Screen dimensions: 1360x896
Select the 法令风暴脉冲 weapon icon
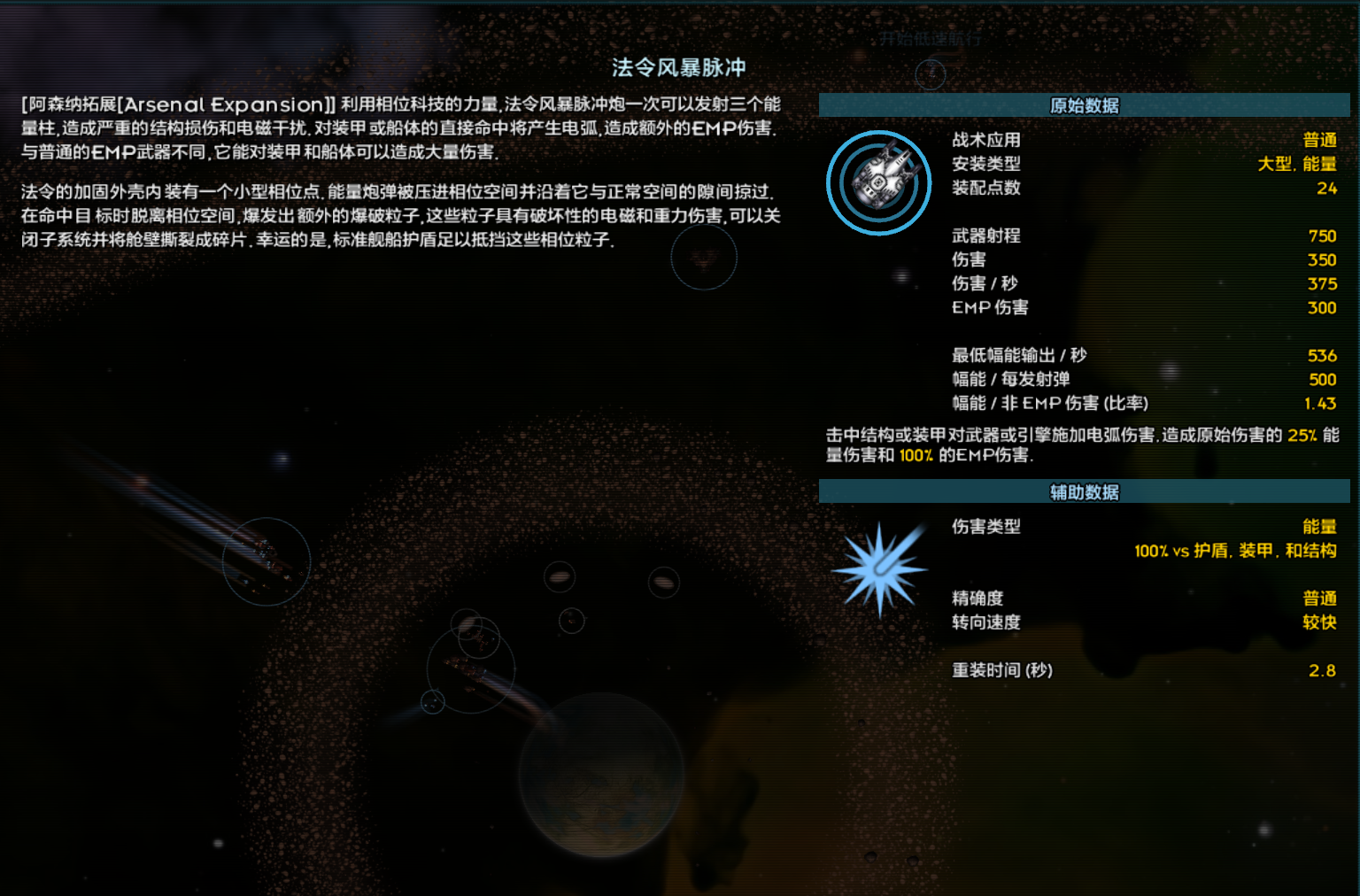(877, 182)
